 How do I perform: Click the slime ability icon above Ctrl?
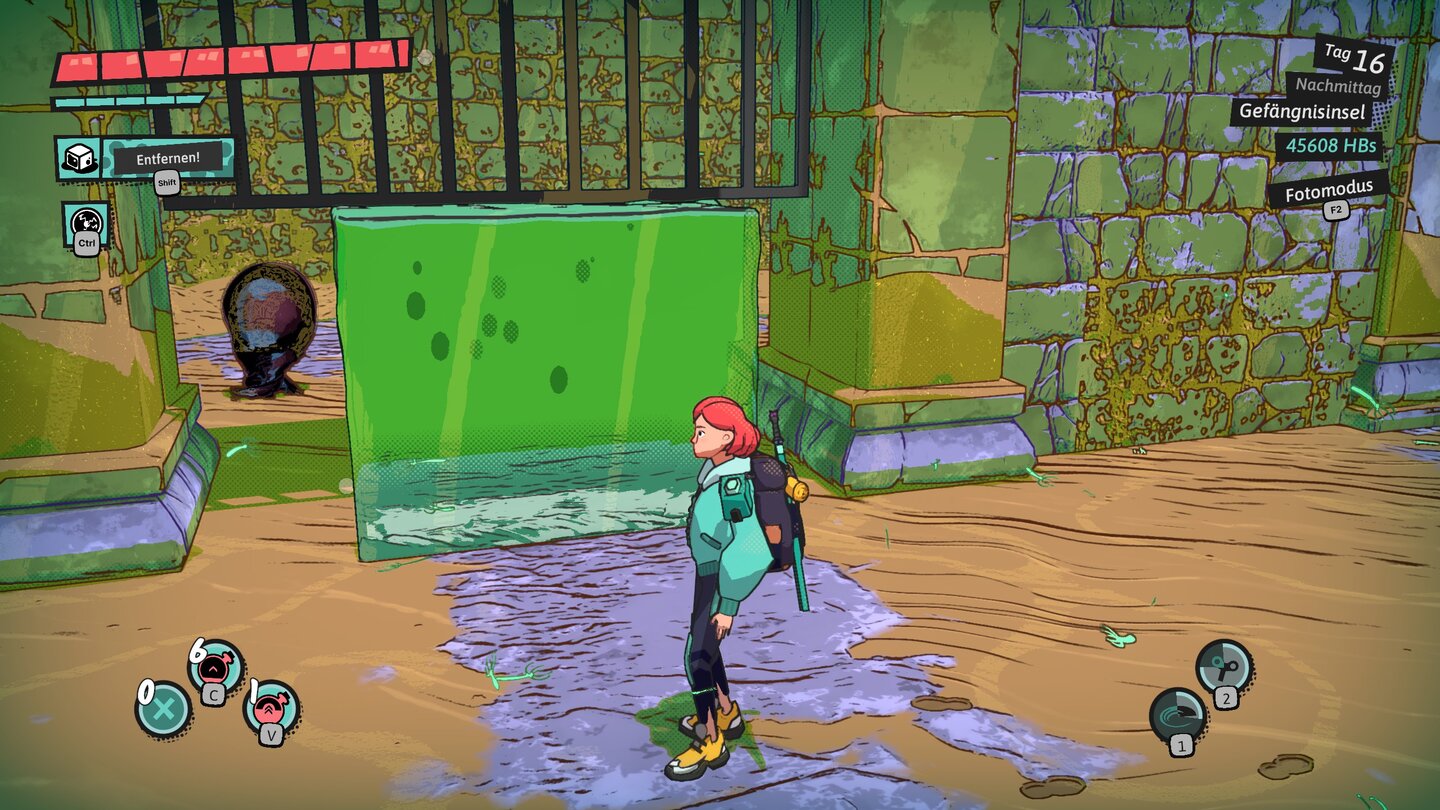(86, 221)
